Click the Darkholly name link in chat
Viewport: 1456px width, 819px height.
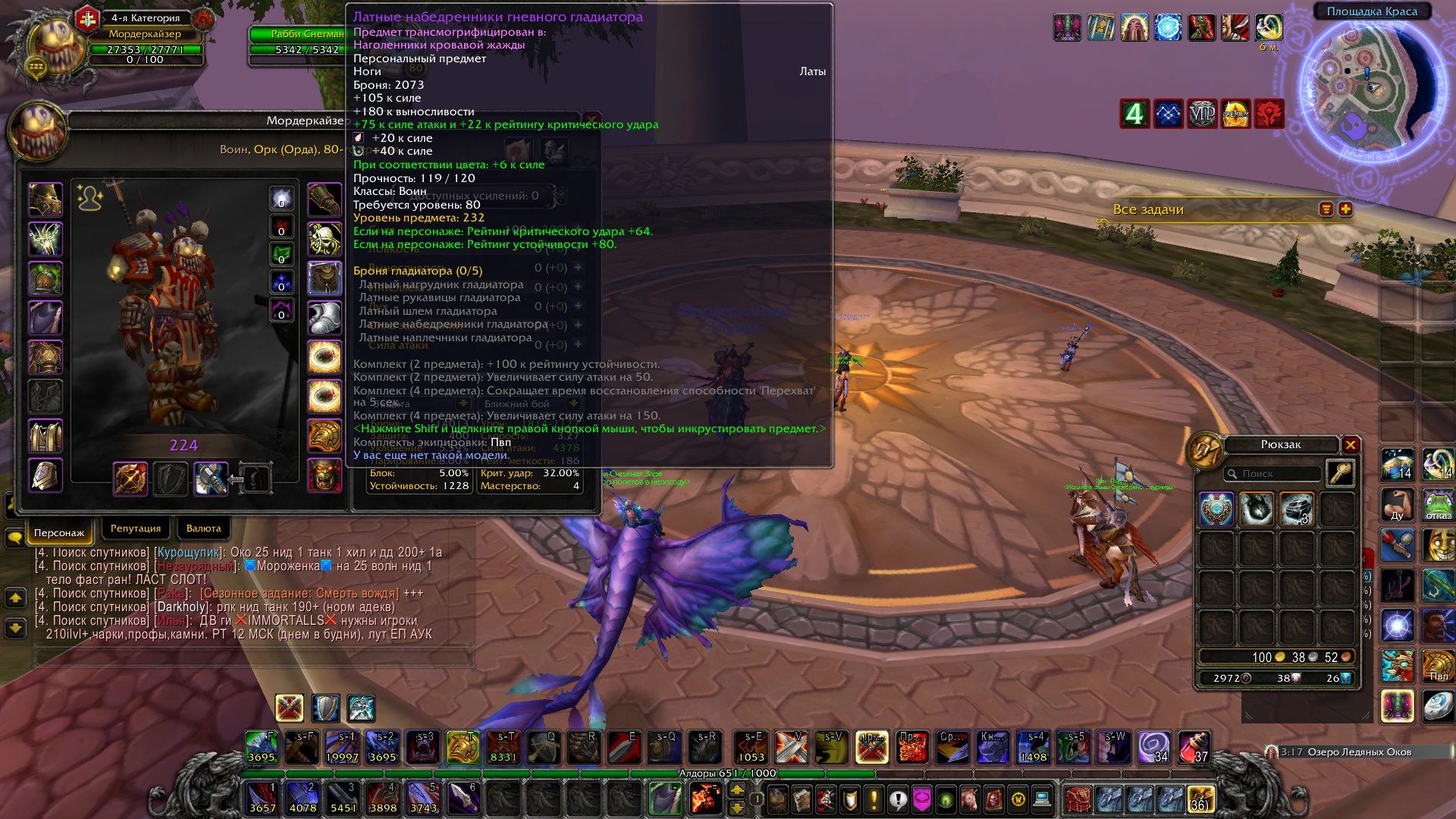tap(181, 606)
